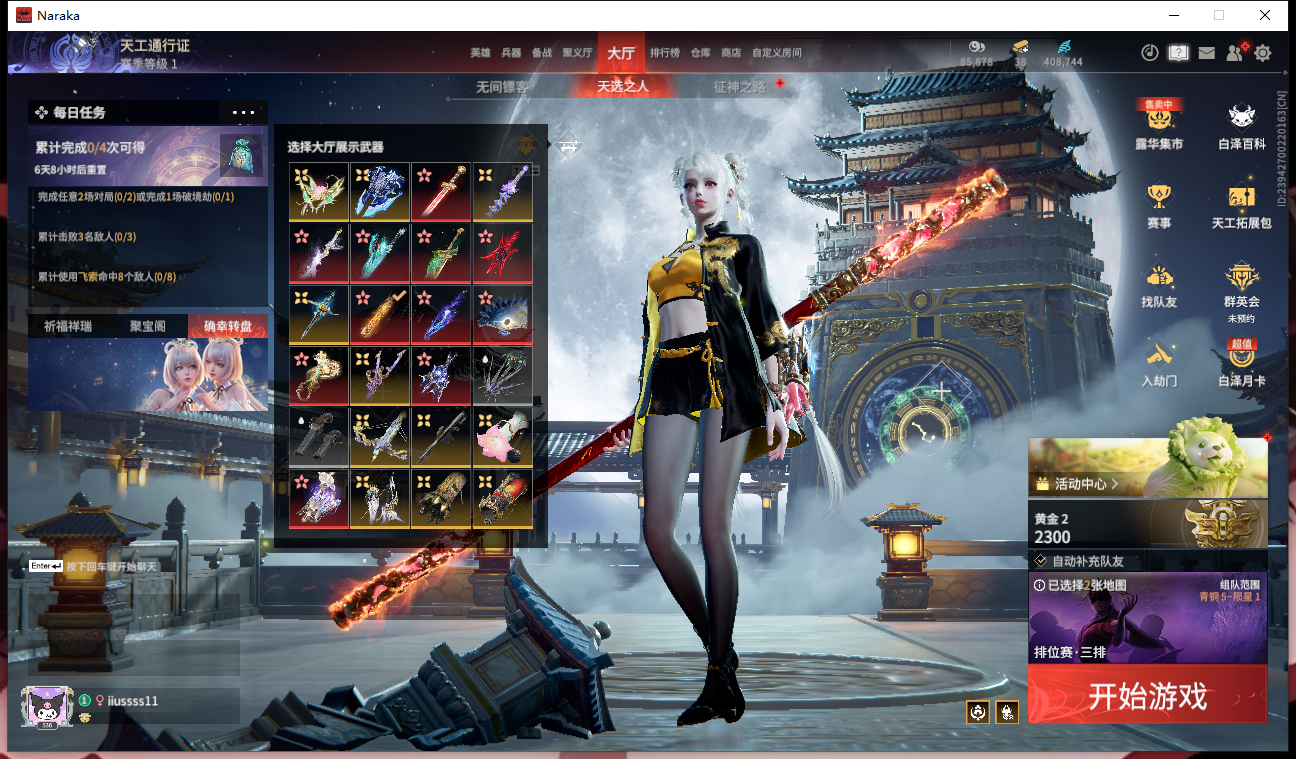Select the red spiky weapon skin

(503, 254)
